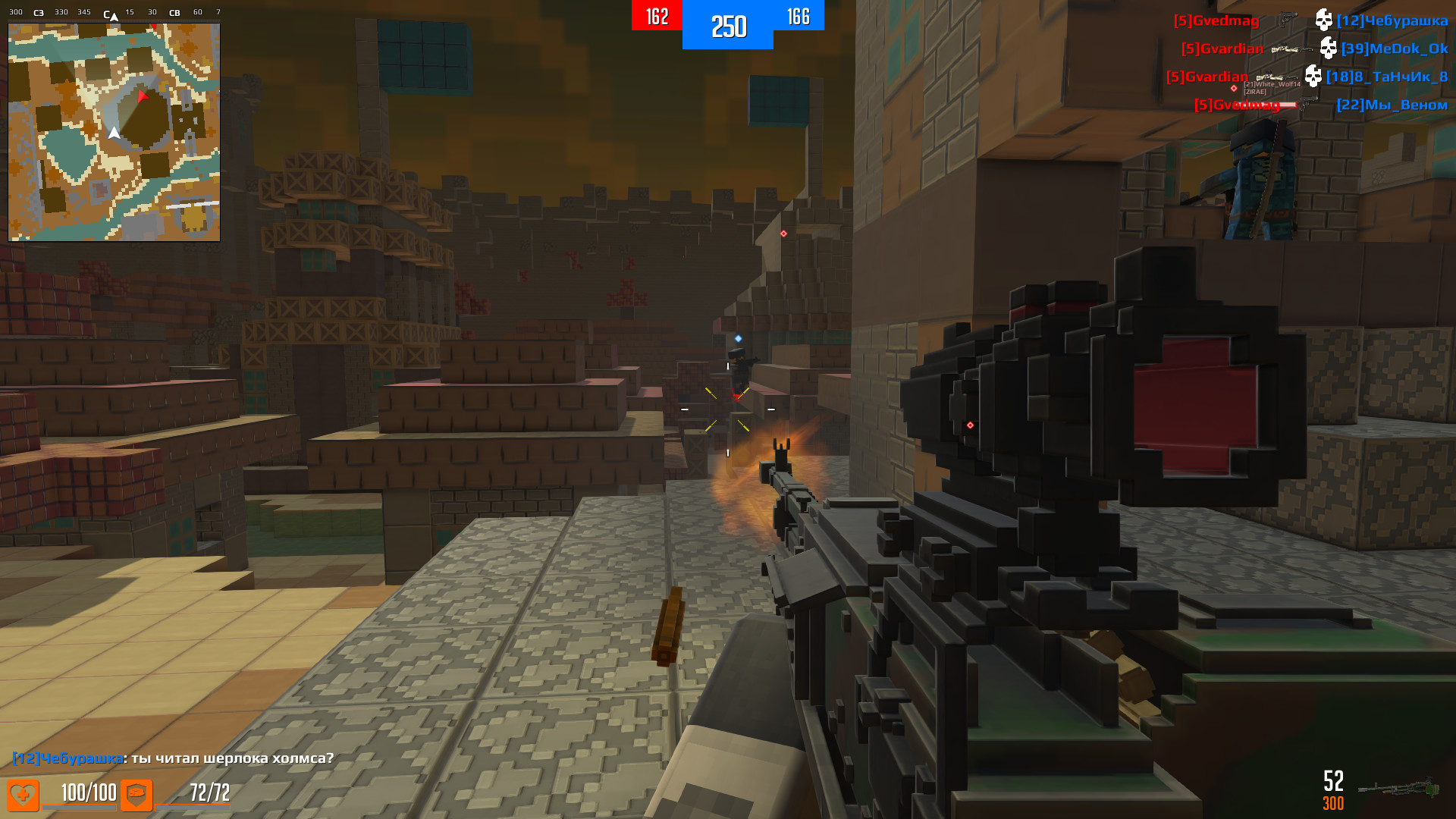This screenshot has width=1456, height=819.
Task: Click [12]Чебурашка's name in the chat message
Action: point(67,758)
